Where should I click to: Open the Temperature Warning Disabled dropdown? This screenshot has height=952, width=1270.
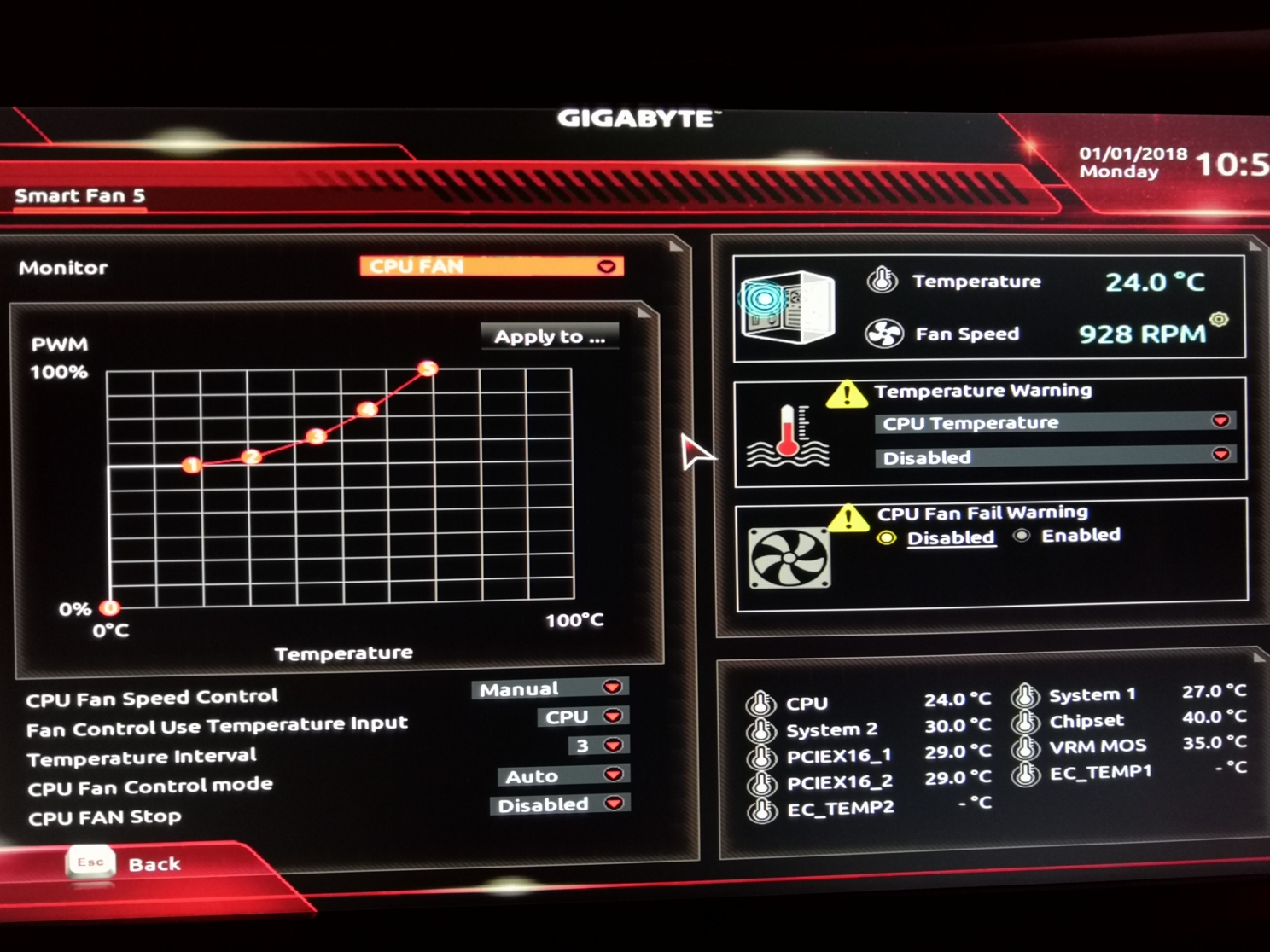(x=1055, y=457)
